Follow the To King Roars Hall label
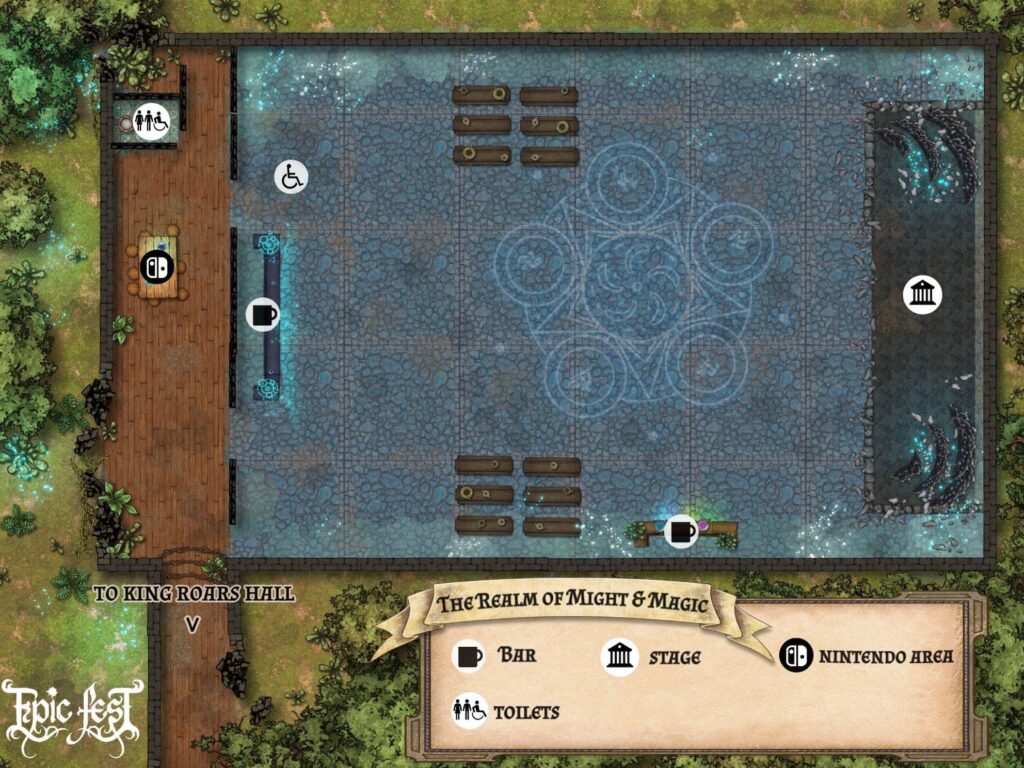 tap(194, 594)
